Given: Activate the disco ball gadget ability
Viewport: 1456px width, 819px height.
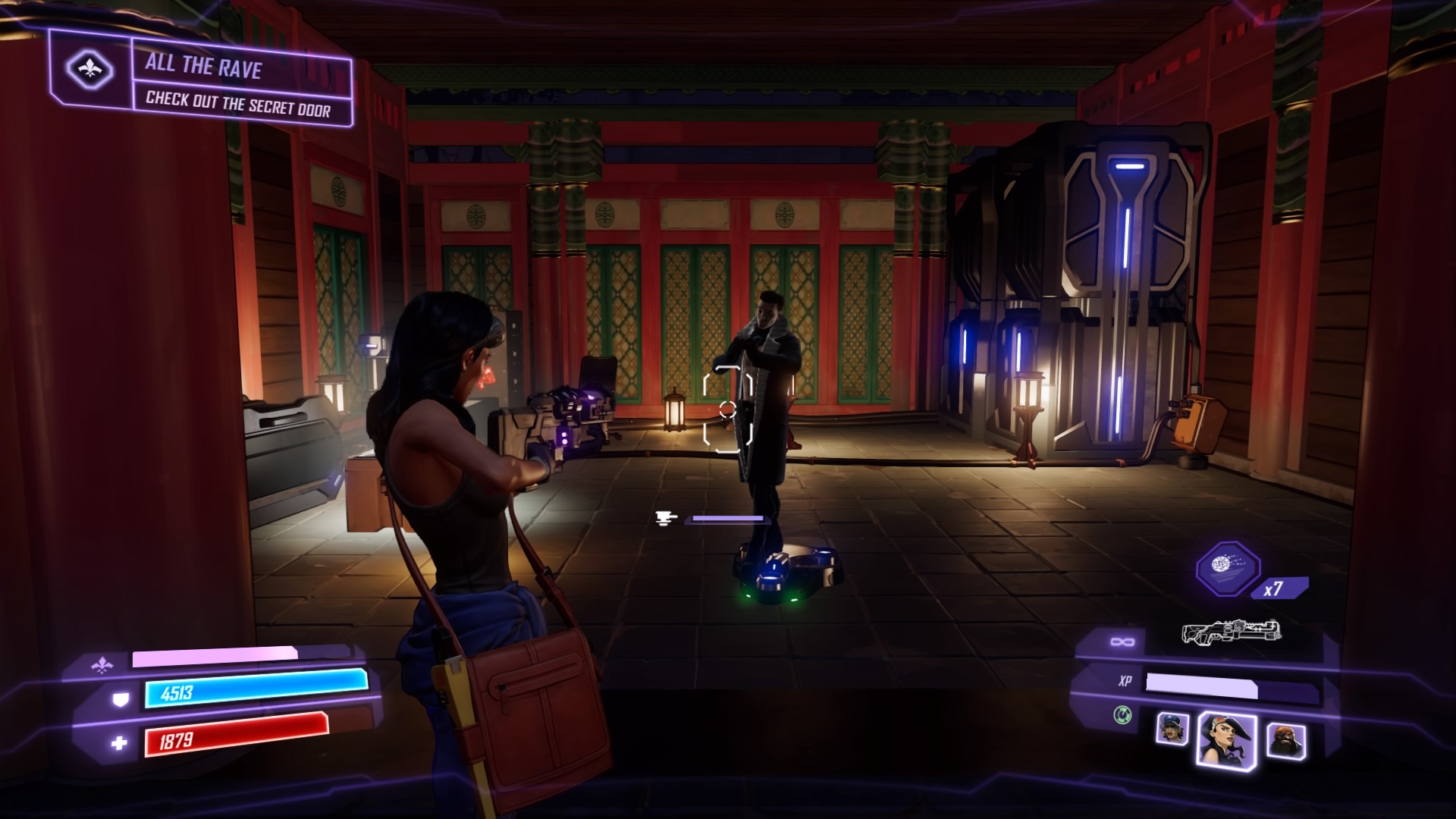Looking at the screenshot, I should coord(1228,568).
